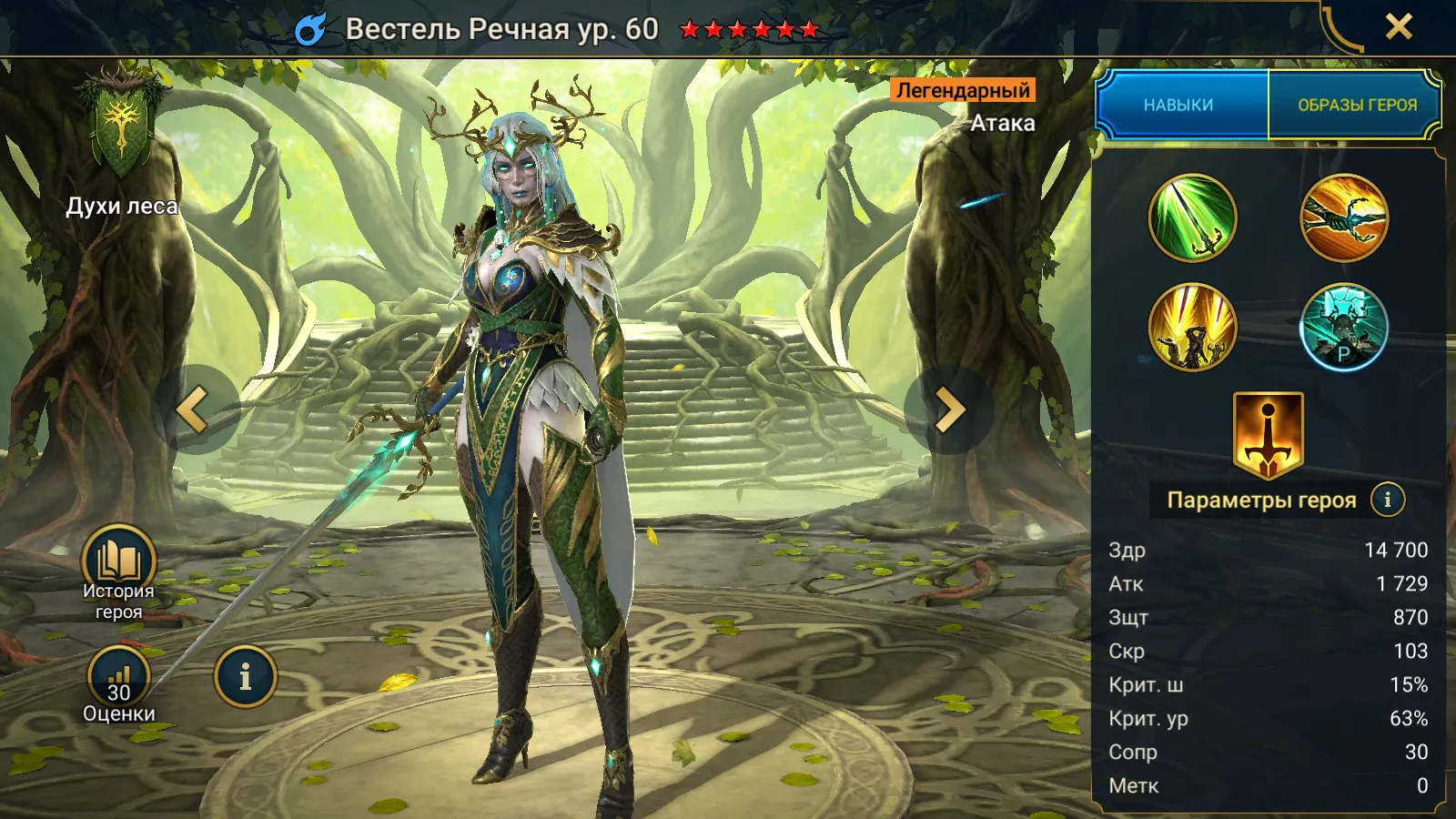1456x819 pixels.
Task: Click the round info button beside Оценки
Action: tap(245, 677)
